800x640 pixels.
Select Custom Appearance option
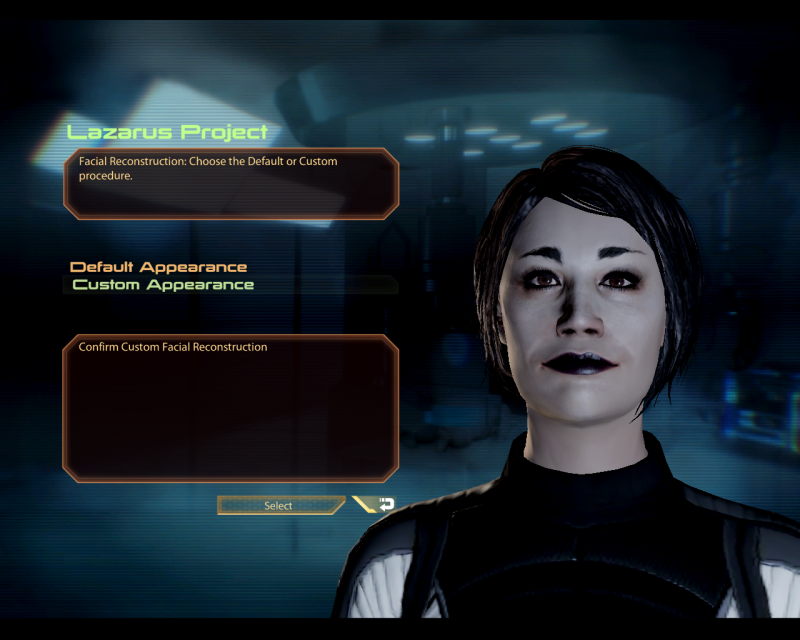[163, 285]
